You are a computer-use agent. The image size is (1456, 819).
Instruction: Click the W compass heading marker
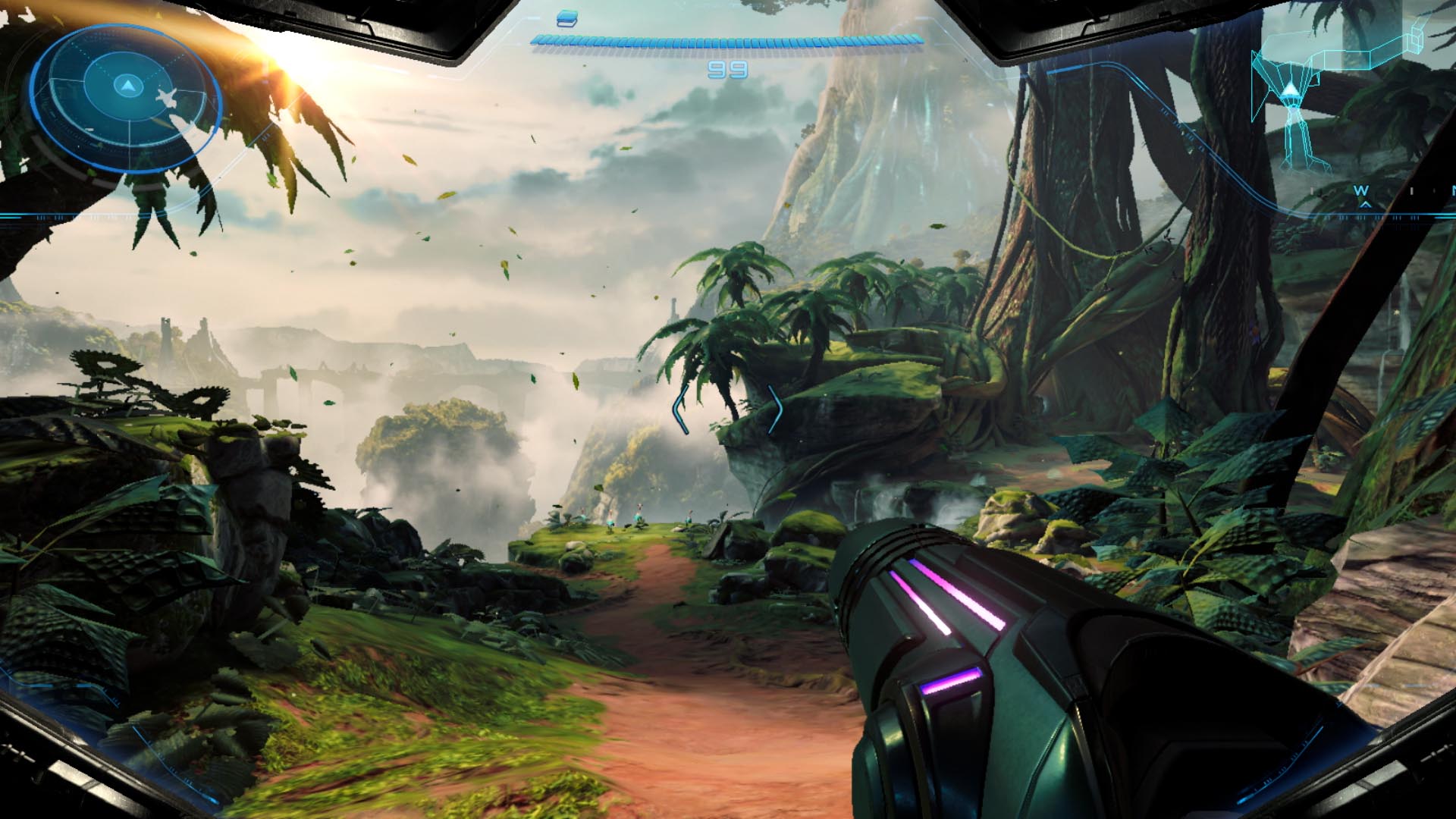[1362, 190]
